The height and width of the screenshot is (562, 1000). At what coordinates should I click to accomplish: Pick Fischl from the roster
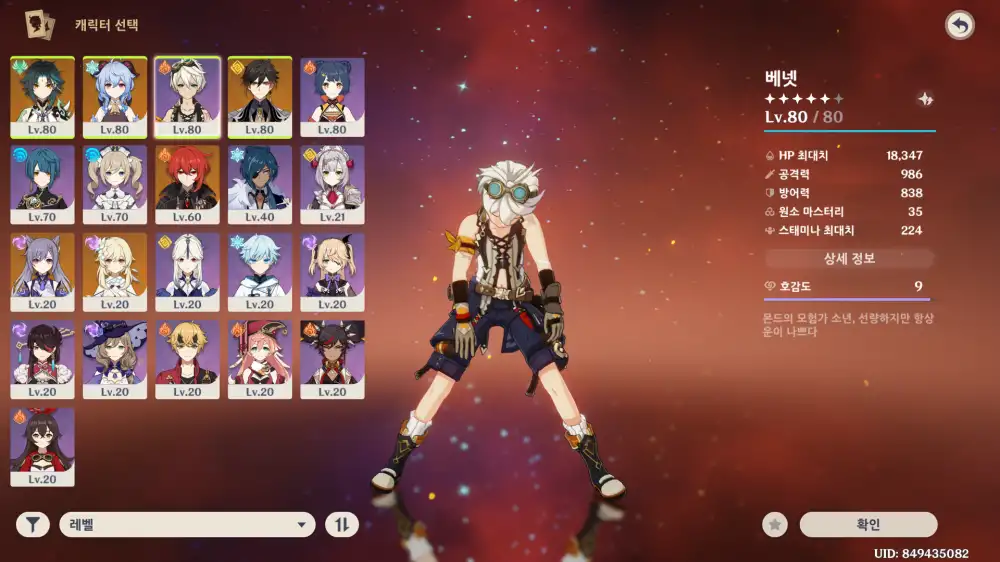(333, 272)
